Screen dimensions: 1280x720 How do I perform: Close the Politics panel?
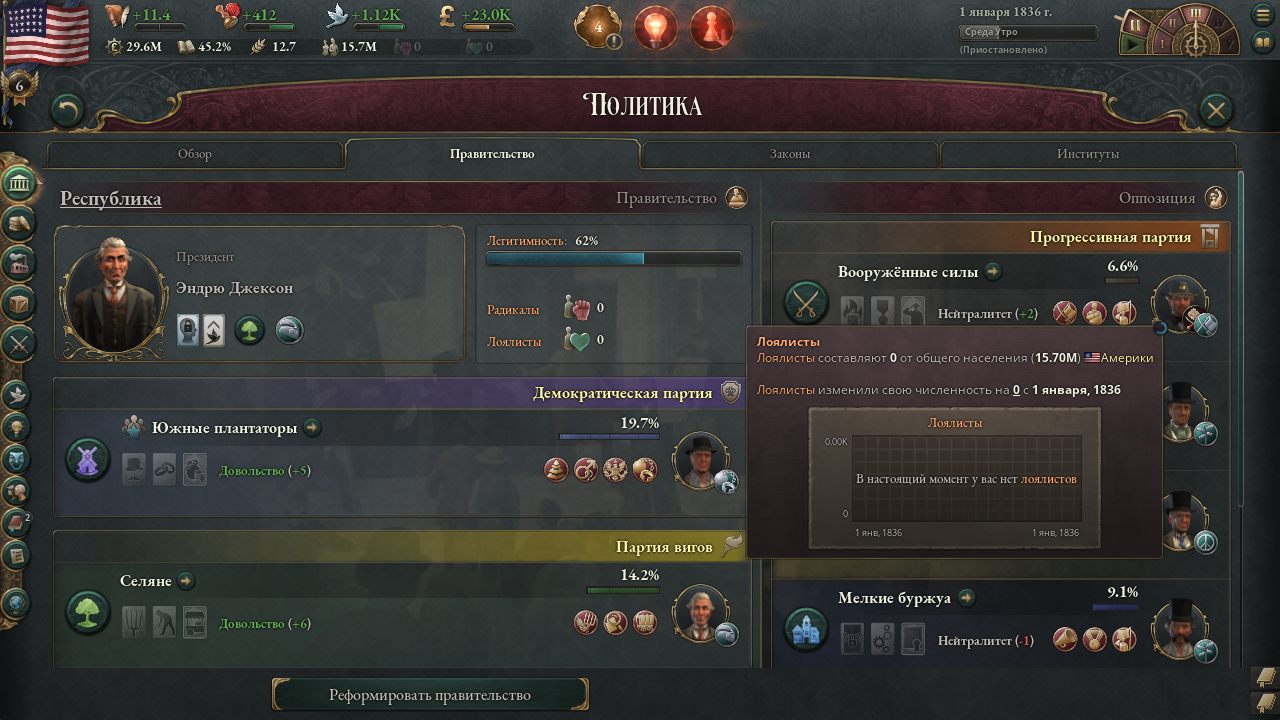click(1215, 109)
